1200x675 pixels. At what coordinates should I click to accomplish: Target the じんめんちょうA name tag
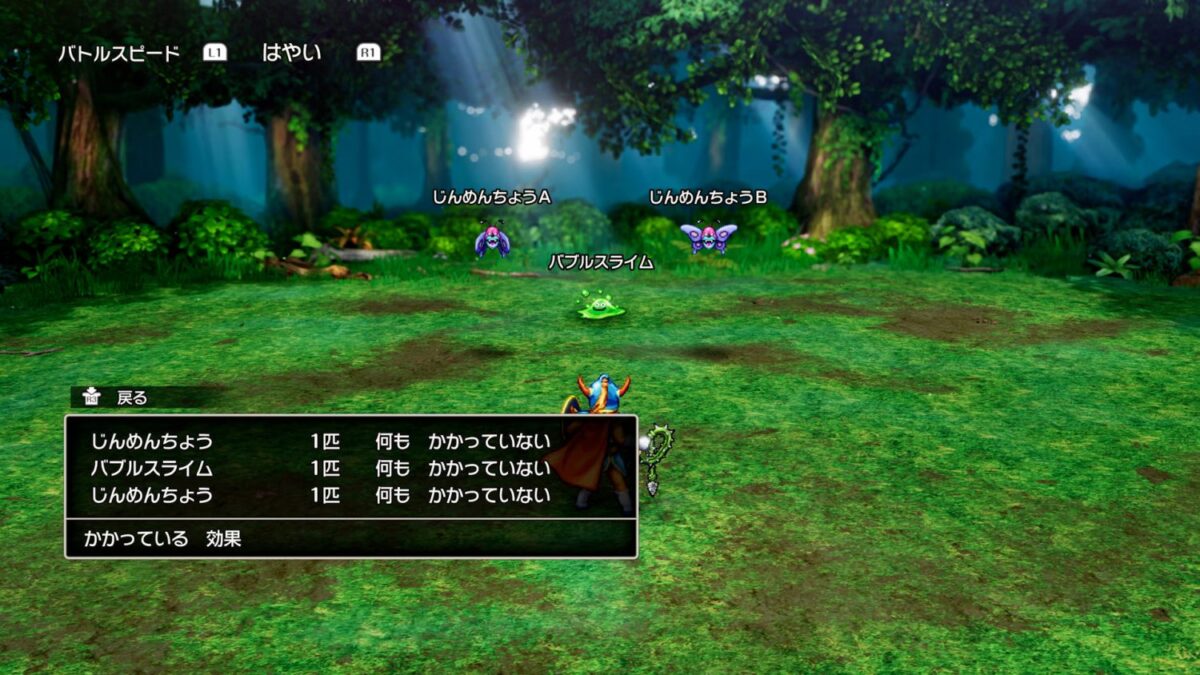click(x=491, y=198)
